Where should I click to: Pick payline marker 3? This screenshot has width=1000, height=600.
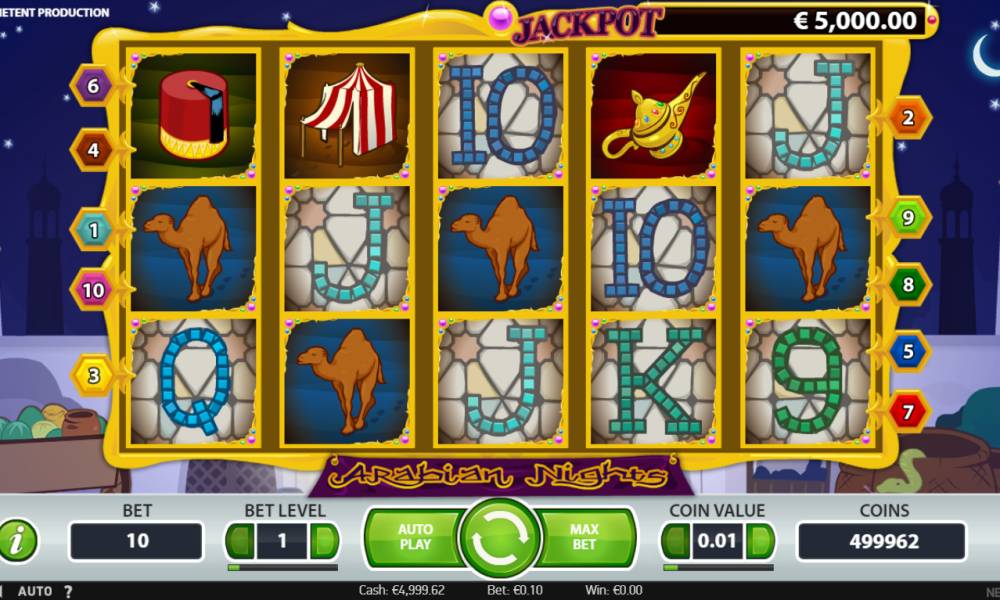pyautogui.click(x=93, y=376)
